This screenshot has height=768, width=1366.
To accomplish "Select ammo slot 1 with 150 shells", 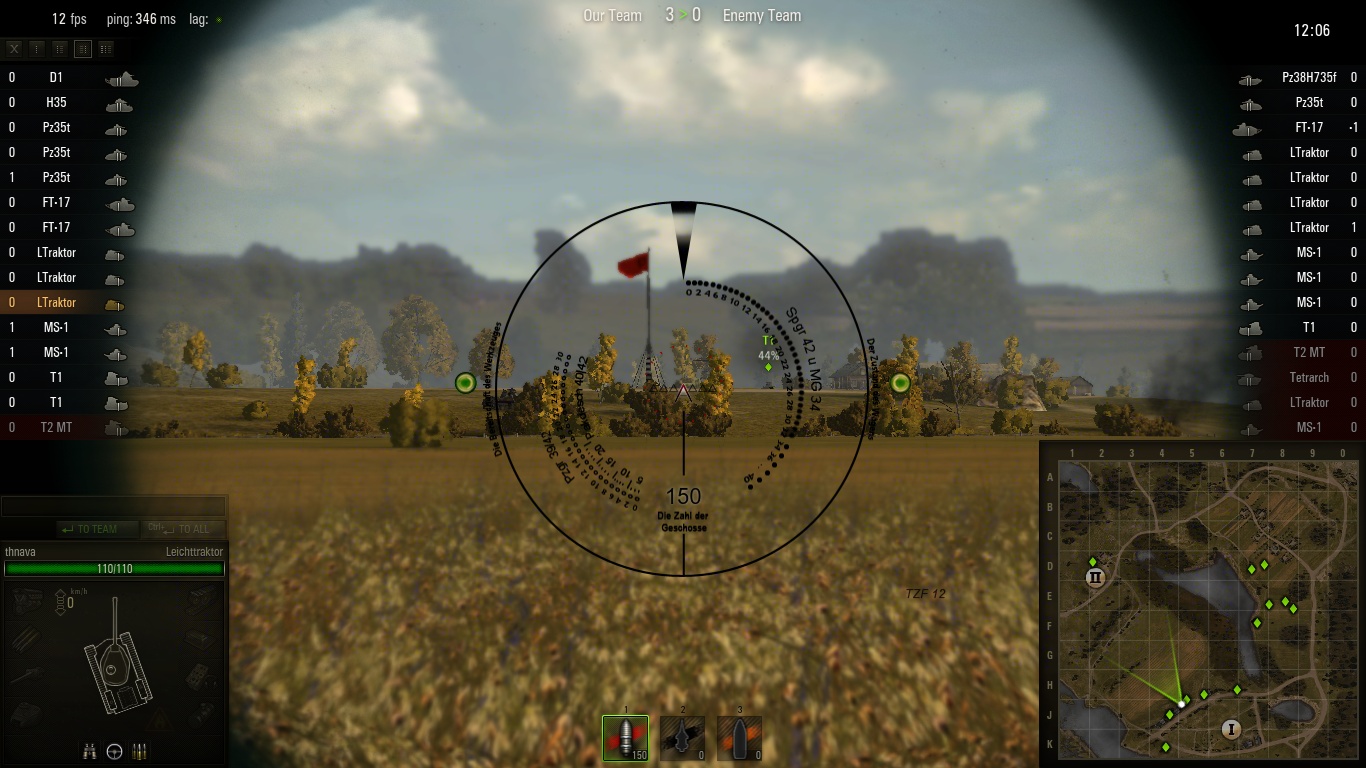I will [625, 738].
